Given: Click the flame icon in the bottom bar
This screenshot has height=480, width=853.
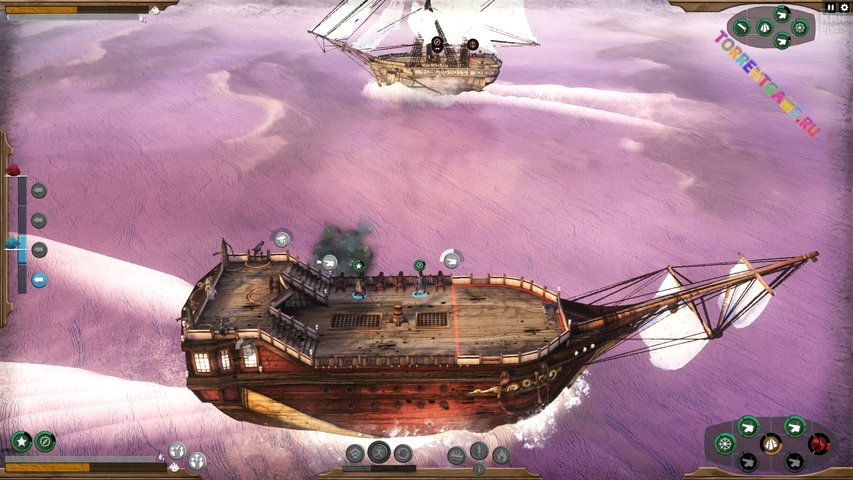Looking at the screenshot, I should pos(501,455).
